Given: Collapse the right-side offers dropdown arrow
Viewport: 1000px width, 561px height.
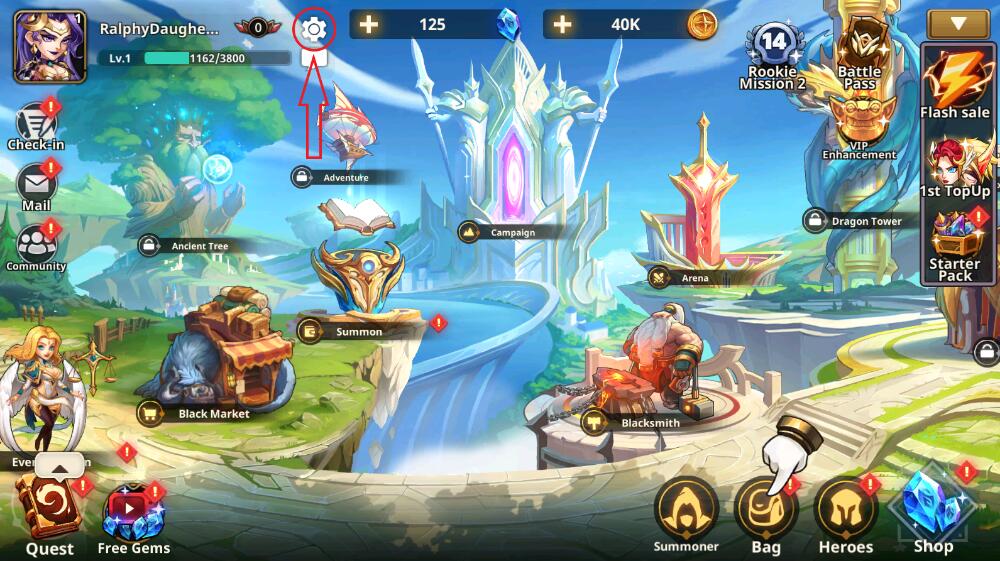Looking at the screenshot, I should (x=957, y=23).
